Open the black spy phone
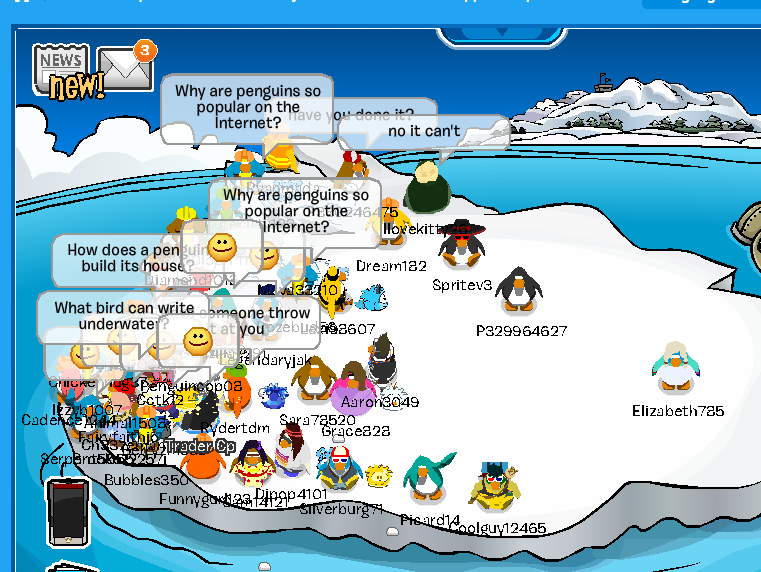This screenshot has width=761, height=572. point(67,512)
